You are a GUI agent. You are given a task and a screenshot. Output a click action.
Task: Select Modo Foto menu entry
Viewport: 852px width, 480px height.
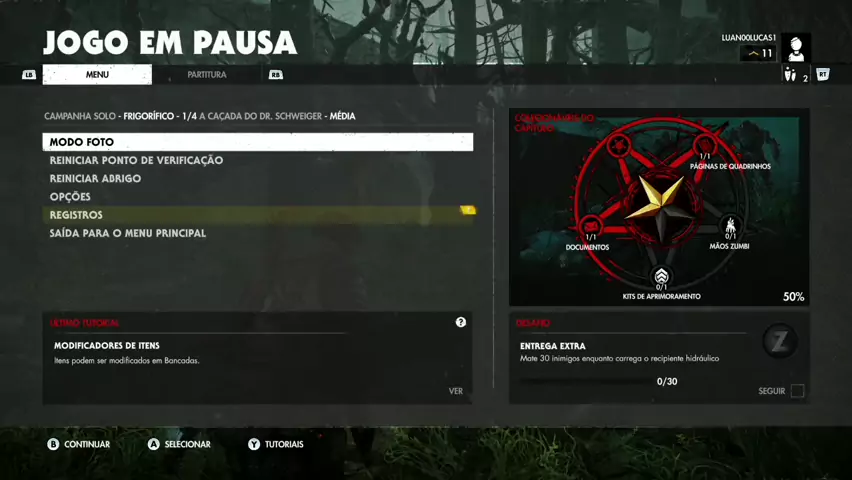[x=257, y=142]
